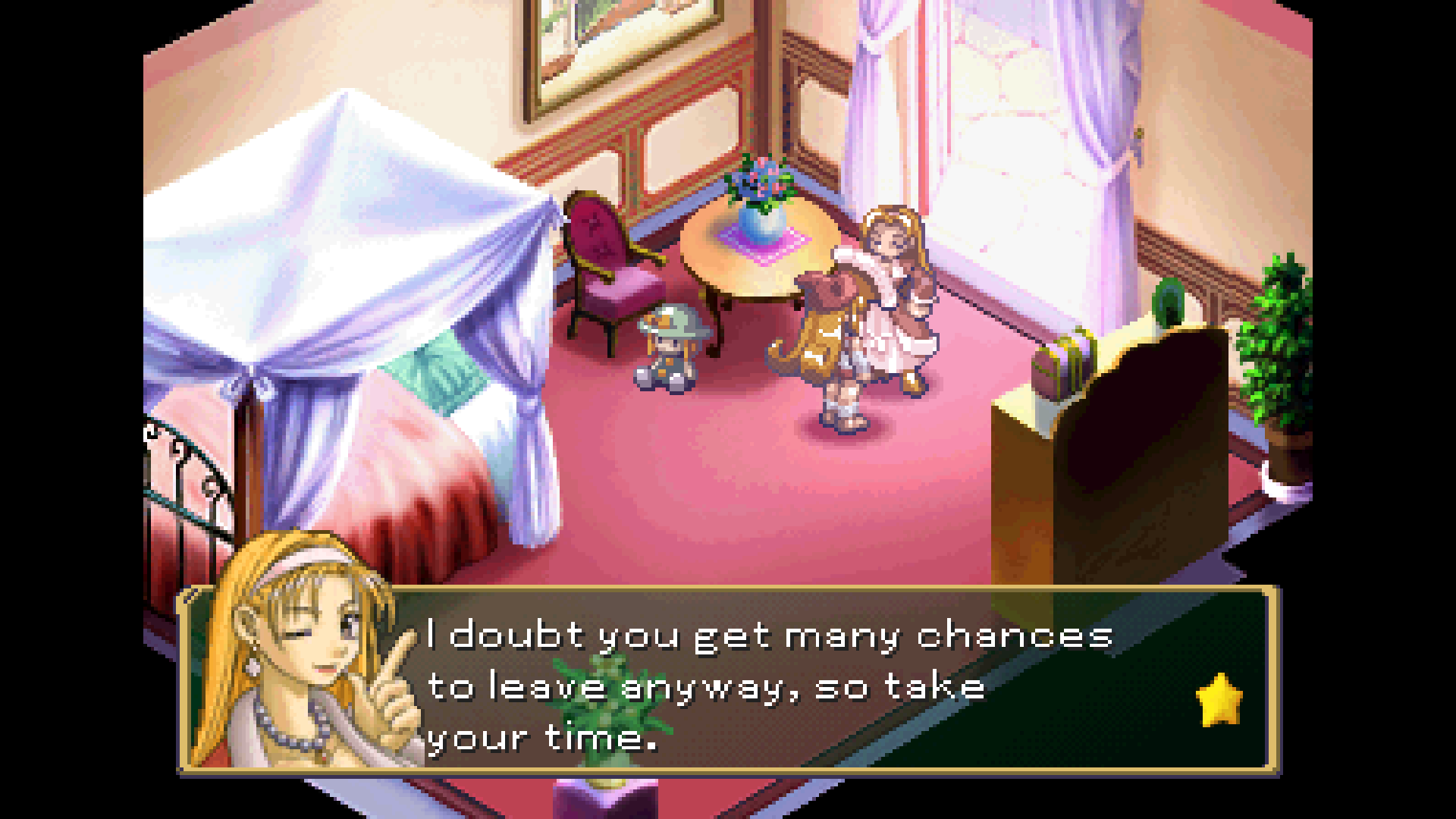Click the yellow star to advance dialogue

(x=1219, y=700)
